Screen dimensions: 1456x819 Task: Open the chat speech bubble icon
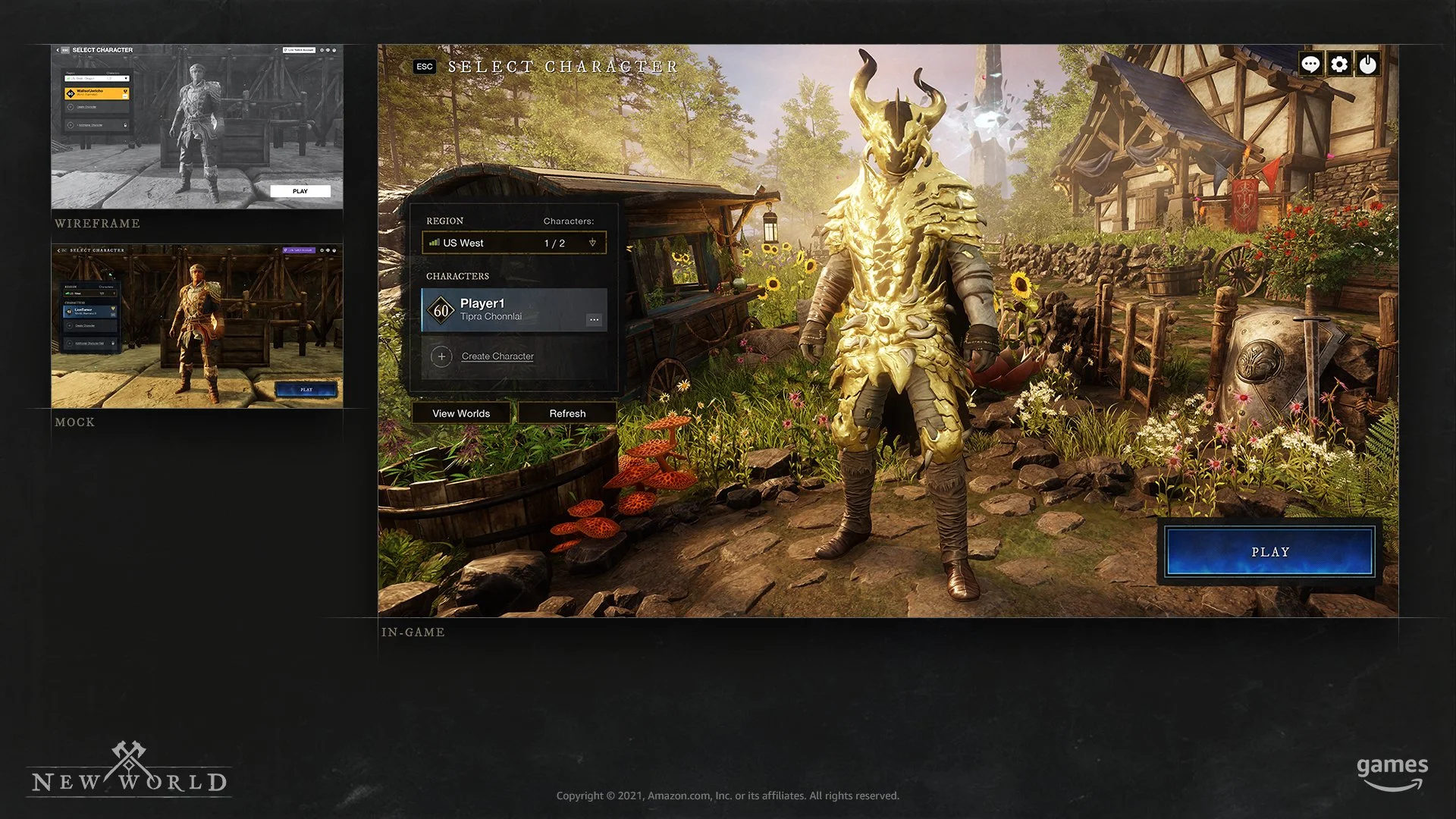coord(1310,64)
